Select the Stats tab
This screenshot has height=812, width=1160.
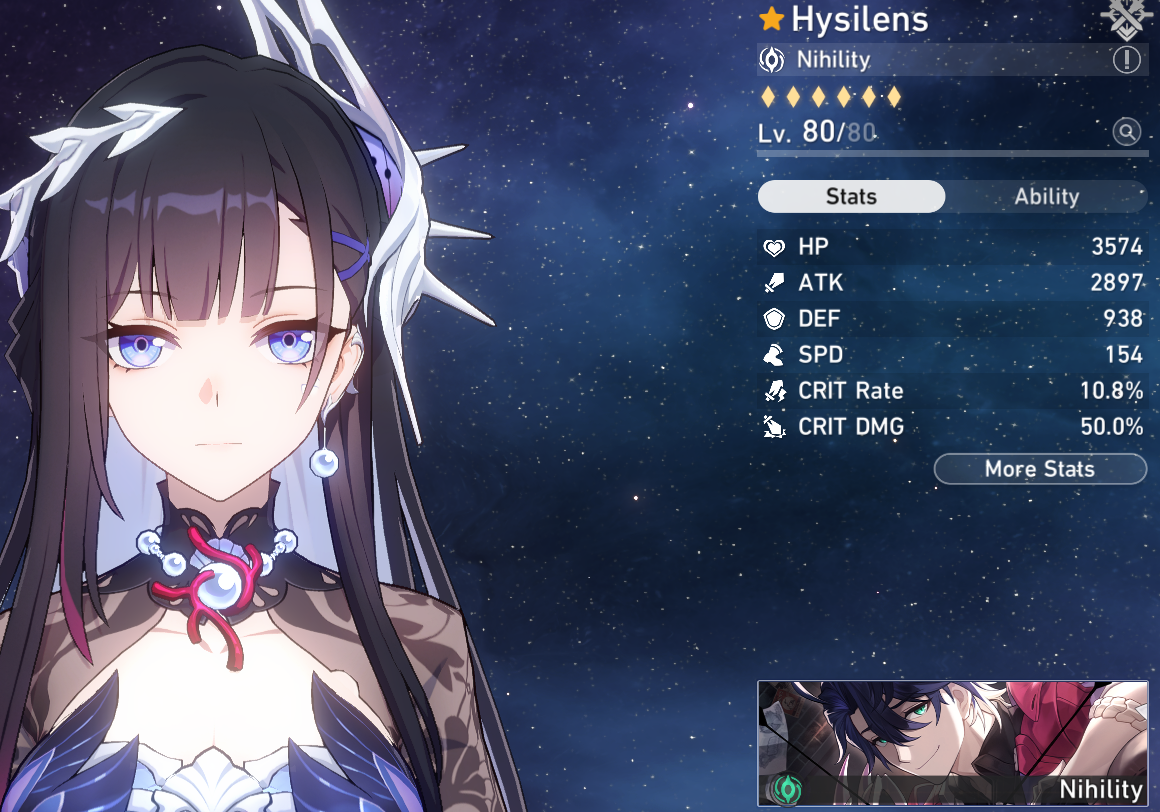pos(851,197)
